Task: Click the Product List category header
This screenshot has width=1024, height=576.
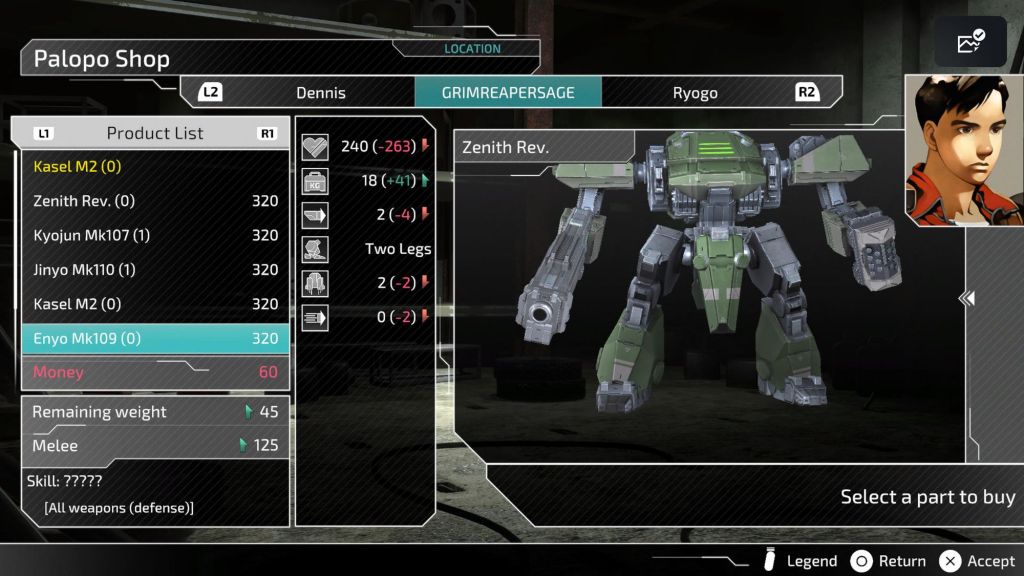Action: [x=155, y=133]
